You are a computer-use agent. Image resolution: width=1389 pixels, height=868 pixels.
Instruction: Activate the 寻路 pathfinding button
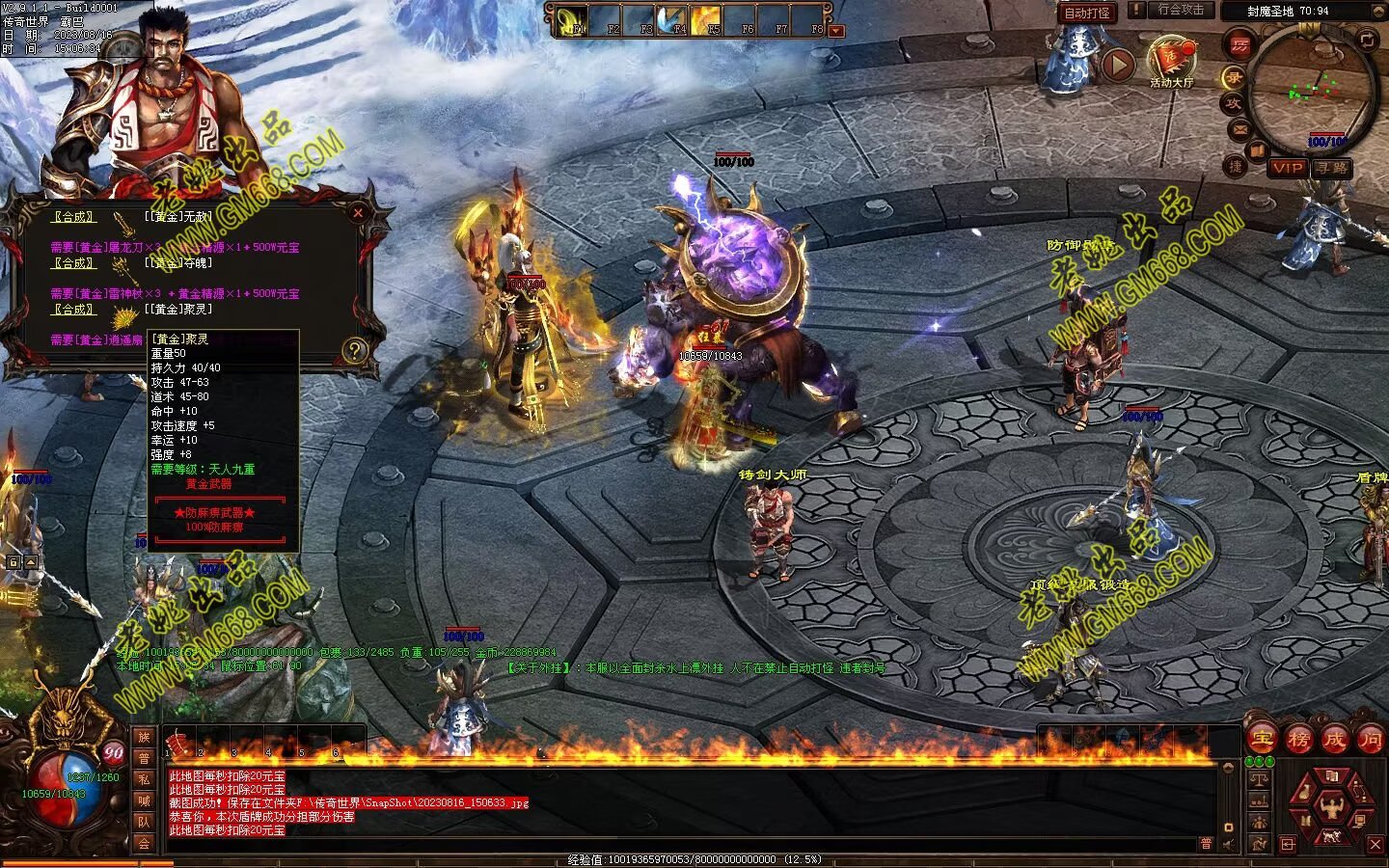tap(1332, 168)
